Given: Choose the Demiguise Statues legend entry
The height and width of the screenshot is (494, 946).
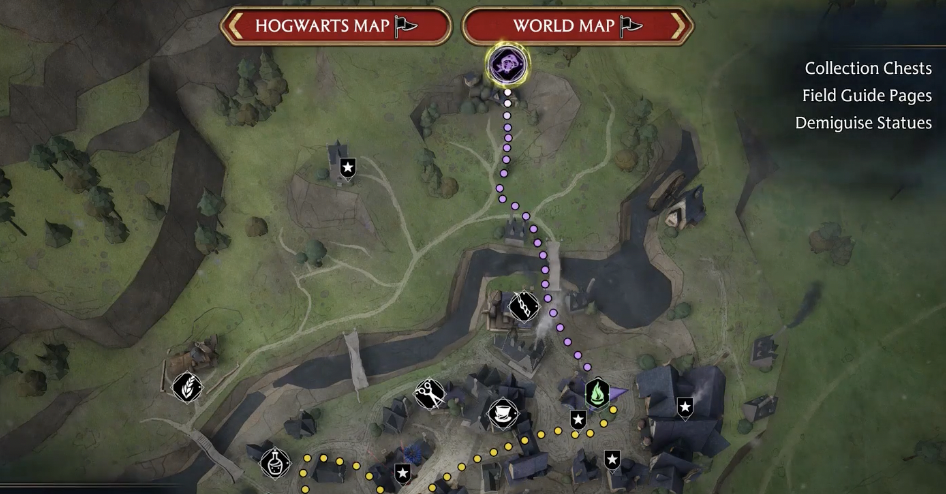Looking at the screenshot, I should click(x=863, y=123).
